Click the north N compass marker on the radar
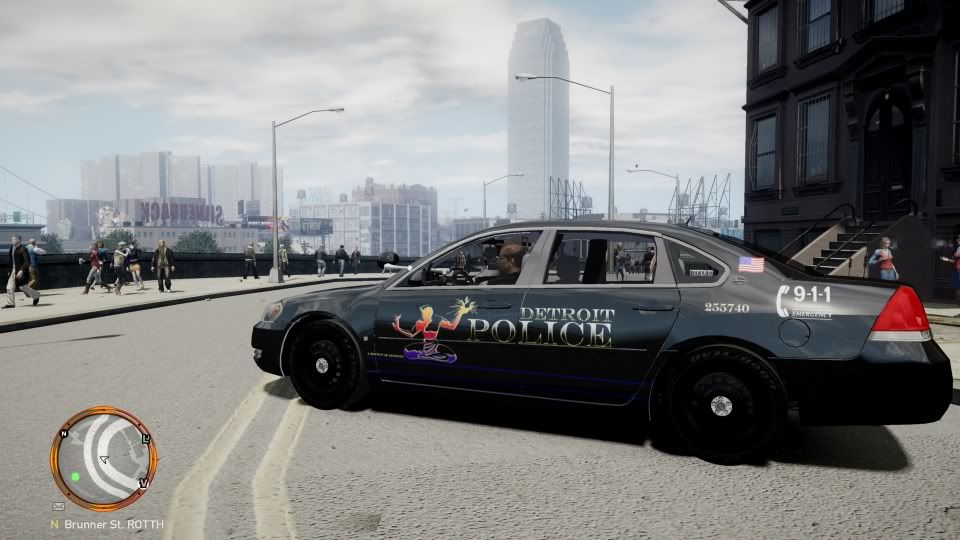This screenshot has width=960, height=540. [x=63, y=434]
